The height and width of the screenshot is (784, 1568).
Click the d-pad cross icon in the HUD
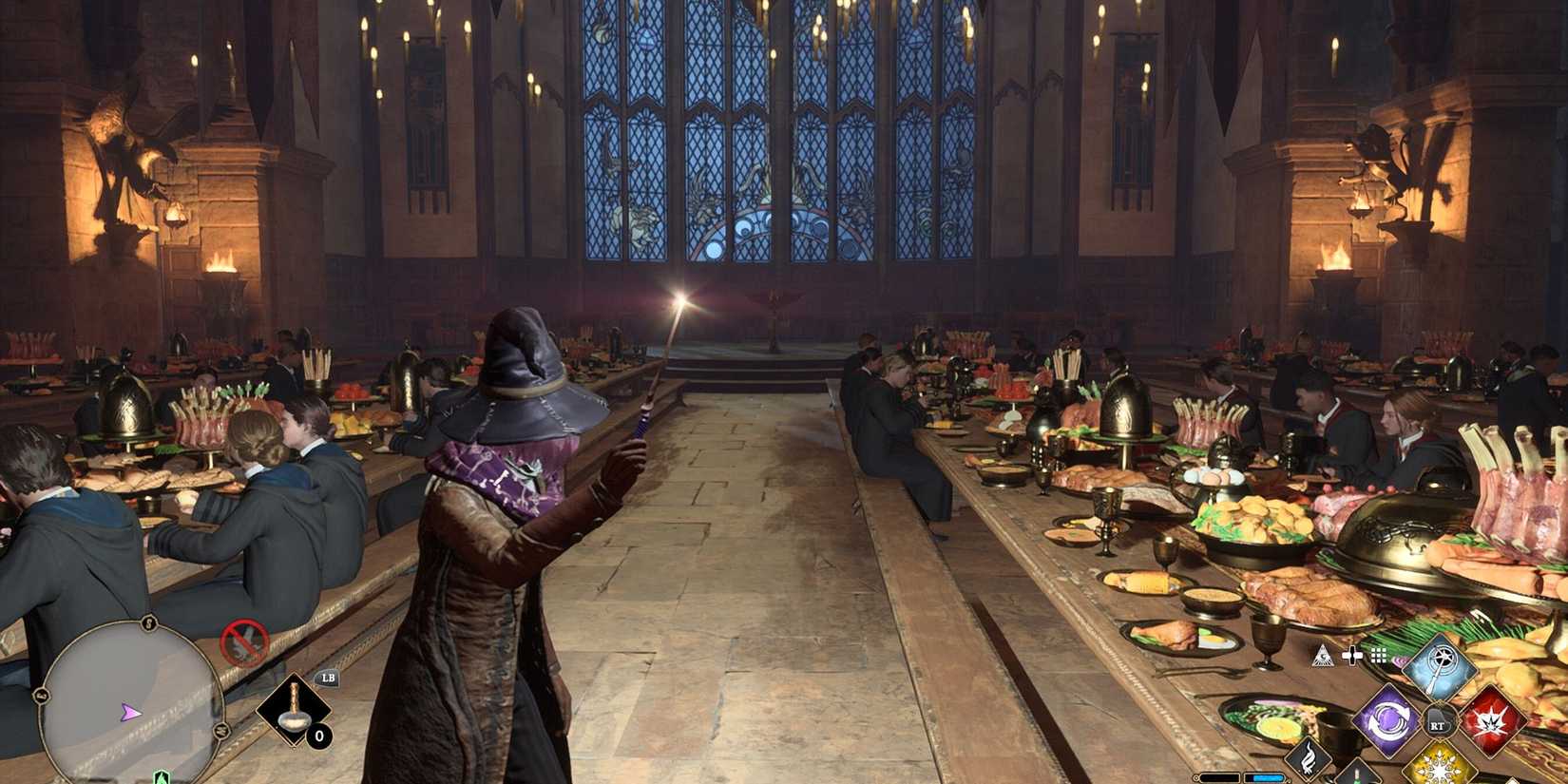[x=1351, y=655]
